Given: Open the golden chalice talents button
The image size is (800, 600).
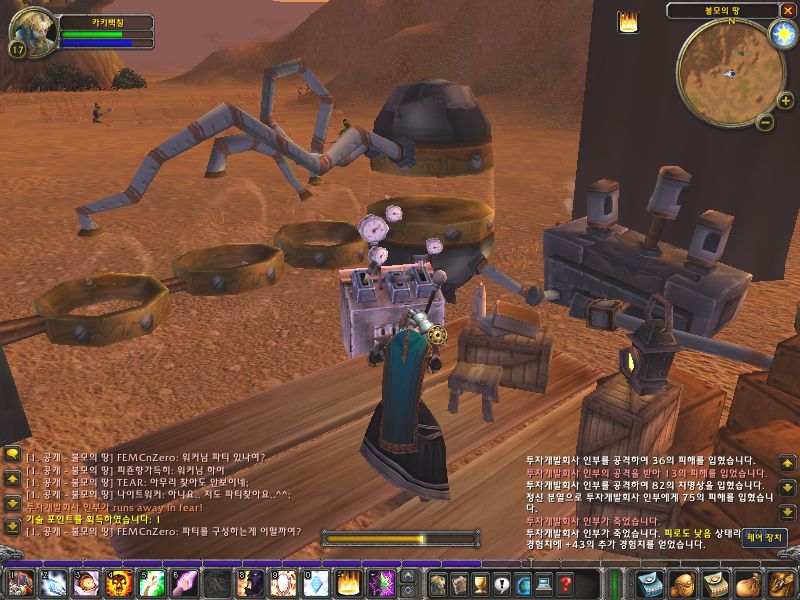Looking at the screenshot, I should [479, 583].
